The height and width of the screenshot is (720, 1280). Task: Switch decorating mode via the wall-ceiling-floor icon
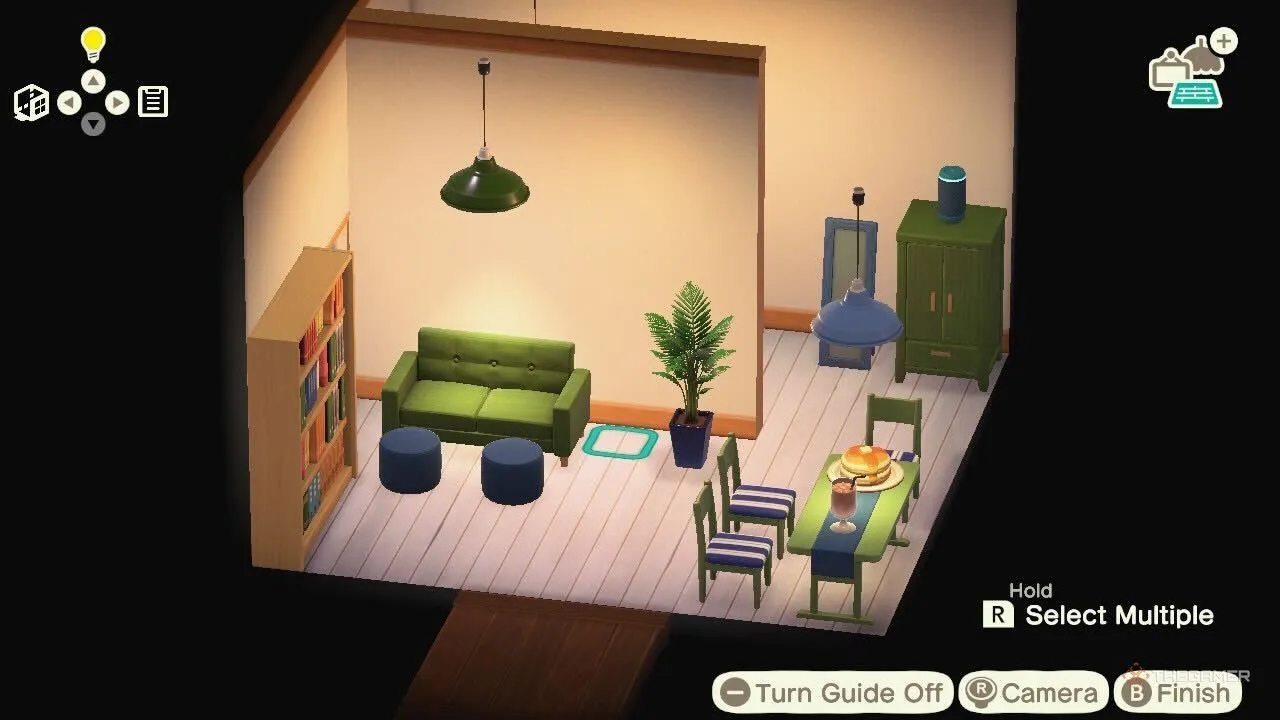click(1190, 72)
